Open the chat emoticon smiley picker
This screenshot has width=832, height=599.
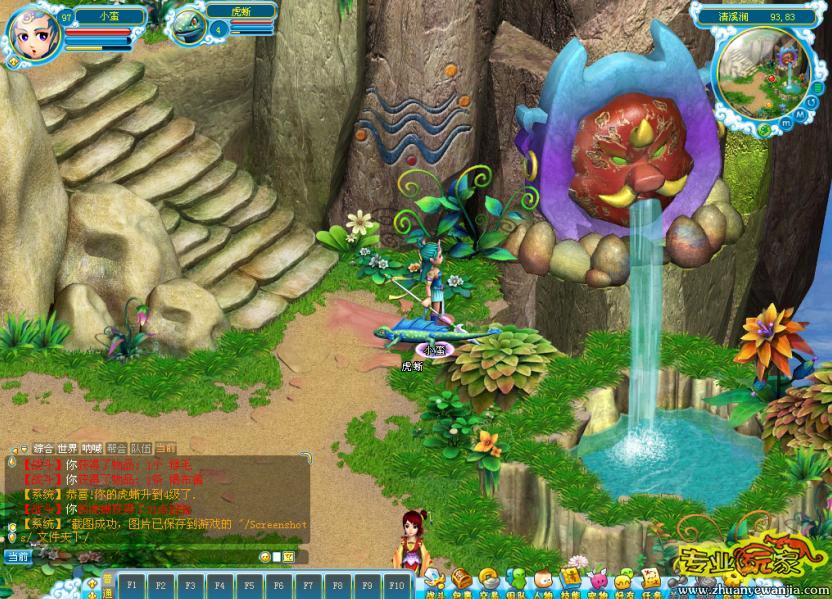pos(265,556)
